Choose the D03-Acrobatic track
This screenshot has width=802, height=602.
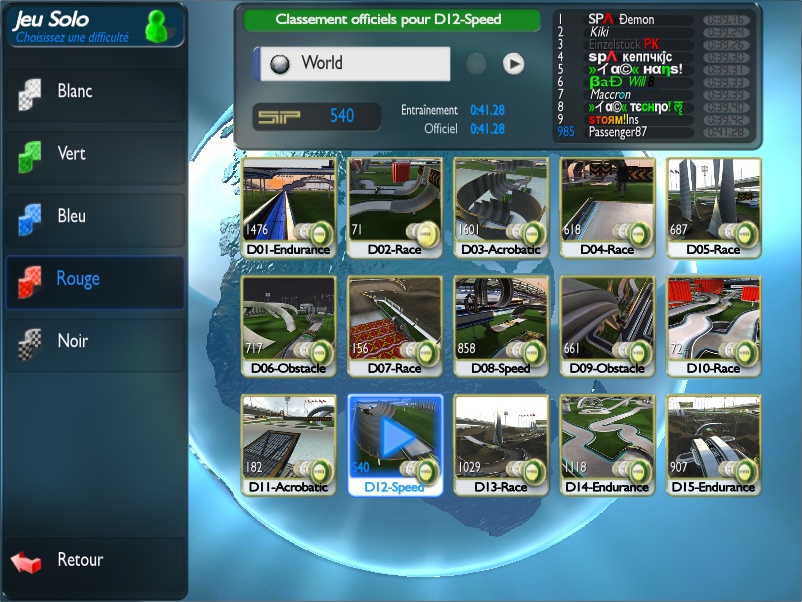tap(501, 207)
